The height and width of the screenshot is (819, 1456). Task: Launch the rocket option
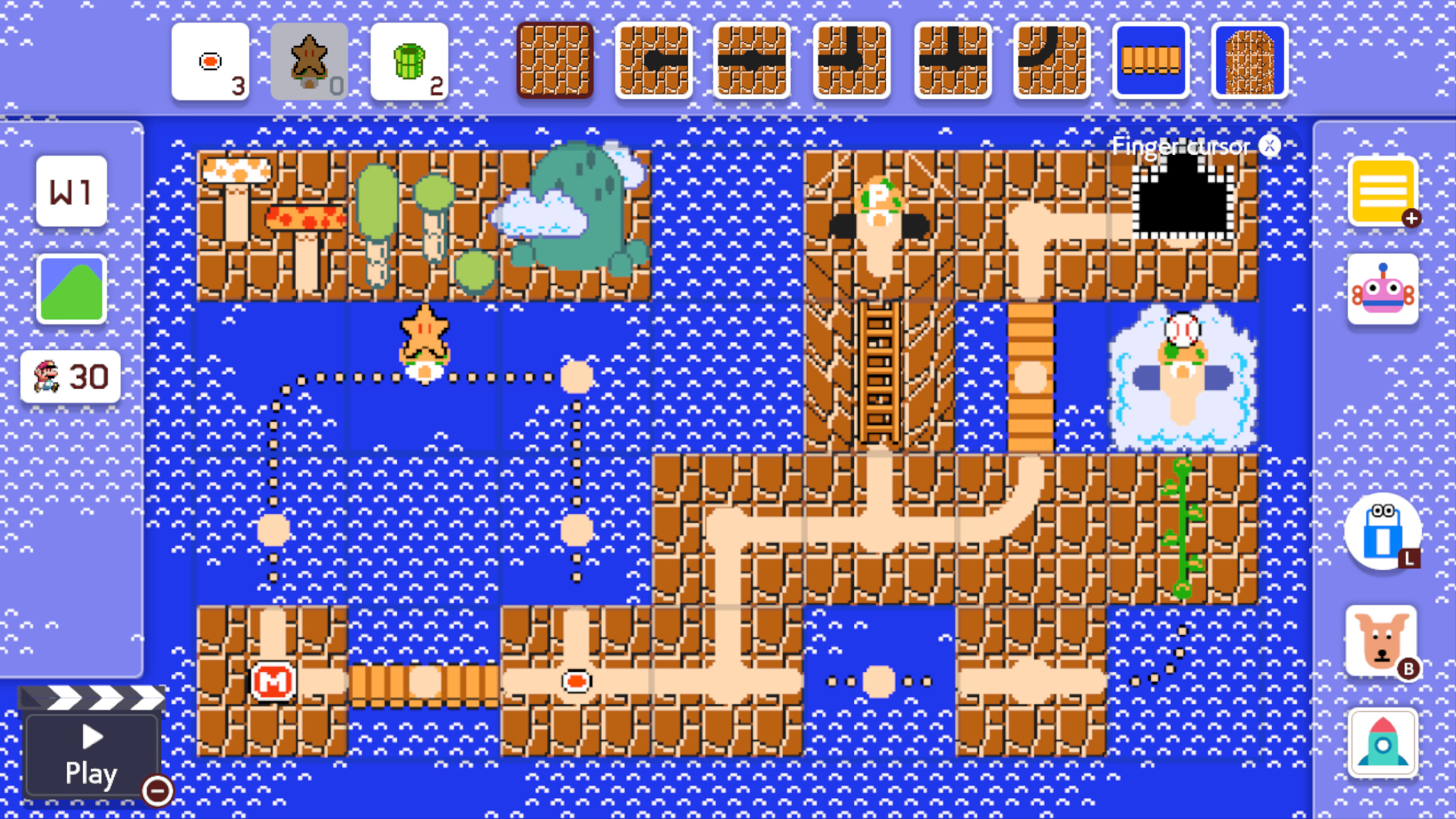click(x=1383, y=743)
